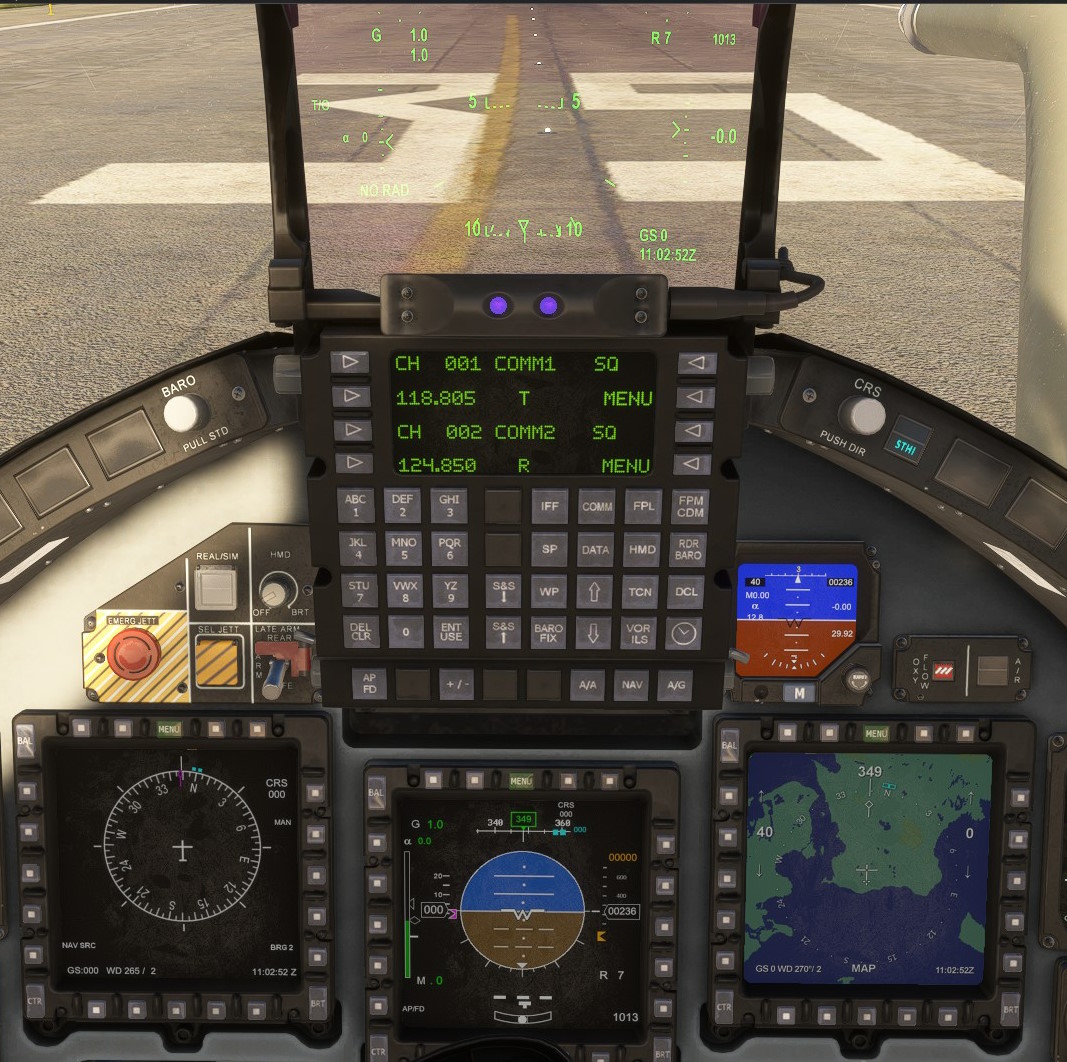Select the COMM key on the keypad
The width and height of the screenshot is (1067, 1062).
point(597,507)
